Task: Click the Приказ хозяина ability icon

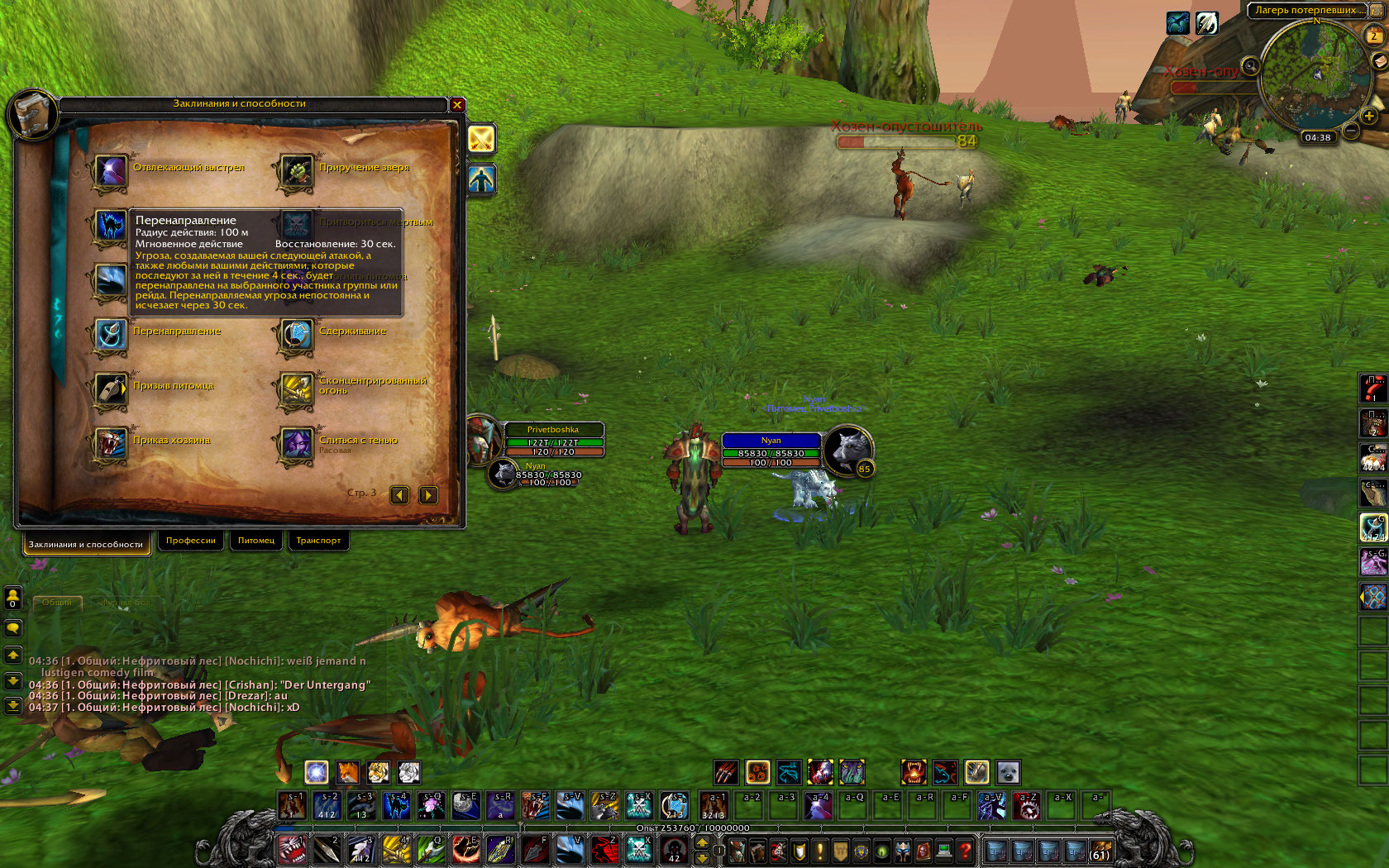Action: pyautogui.click(x=110, y=445)
